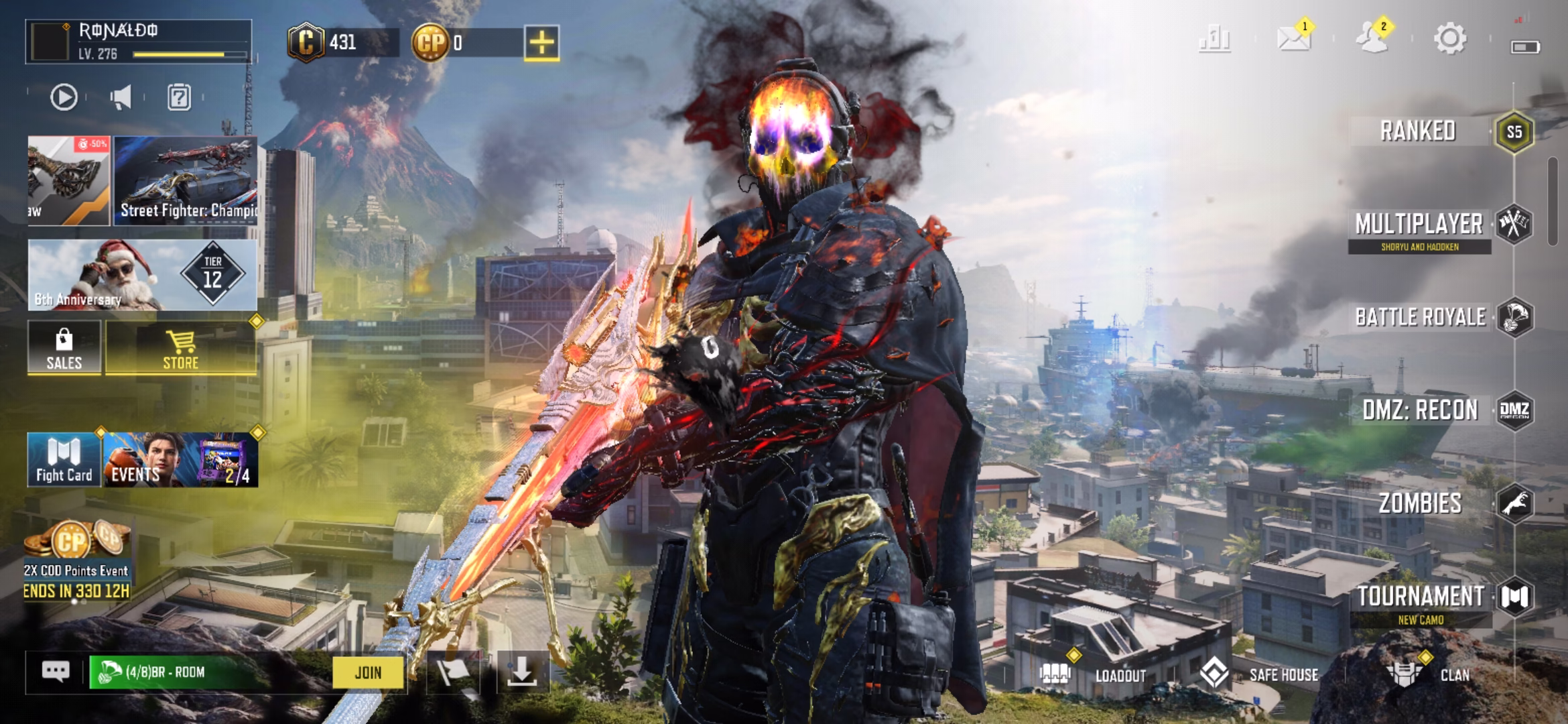Open the gear Settings icon
Screen dimensions: 1568x724
[x=1450, y=39]
